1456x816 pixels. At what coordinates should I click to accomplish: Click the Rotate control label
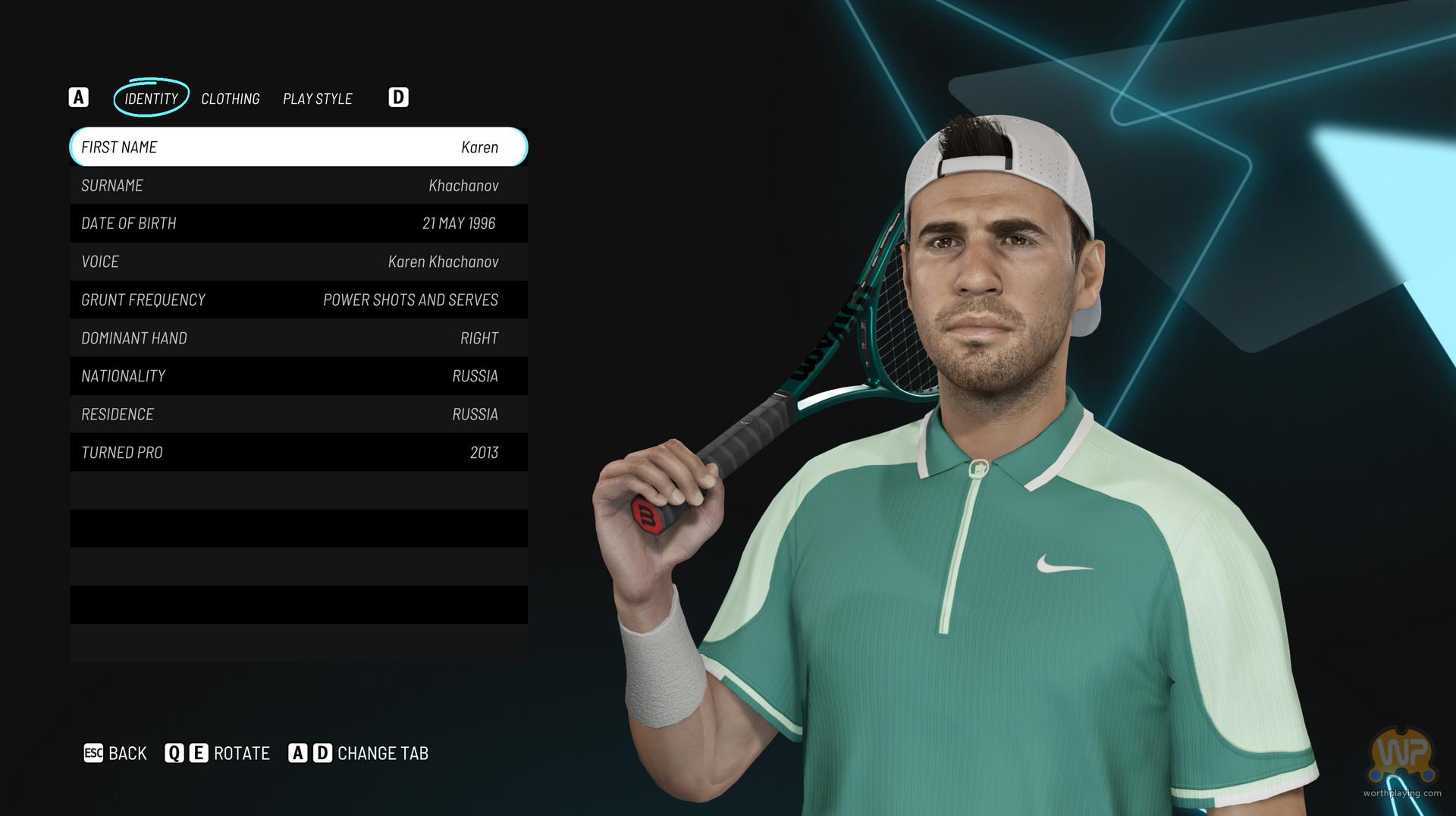tap(241, 753)
